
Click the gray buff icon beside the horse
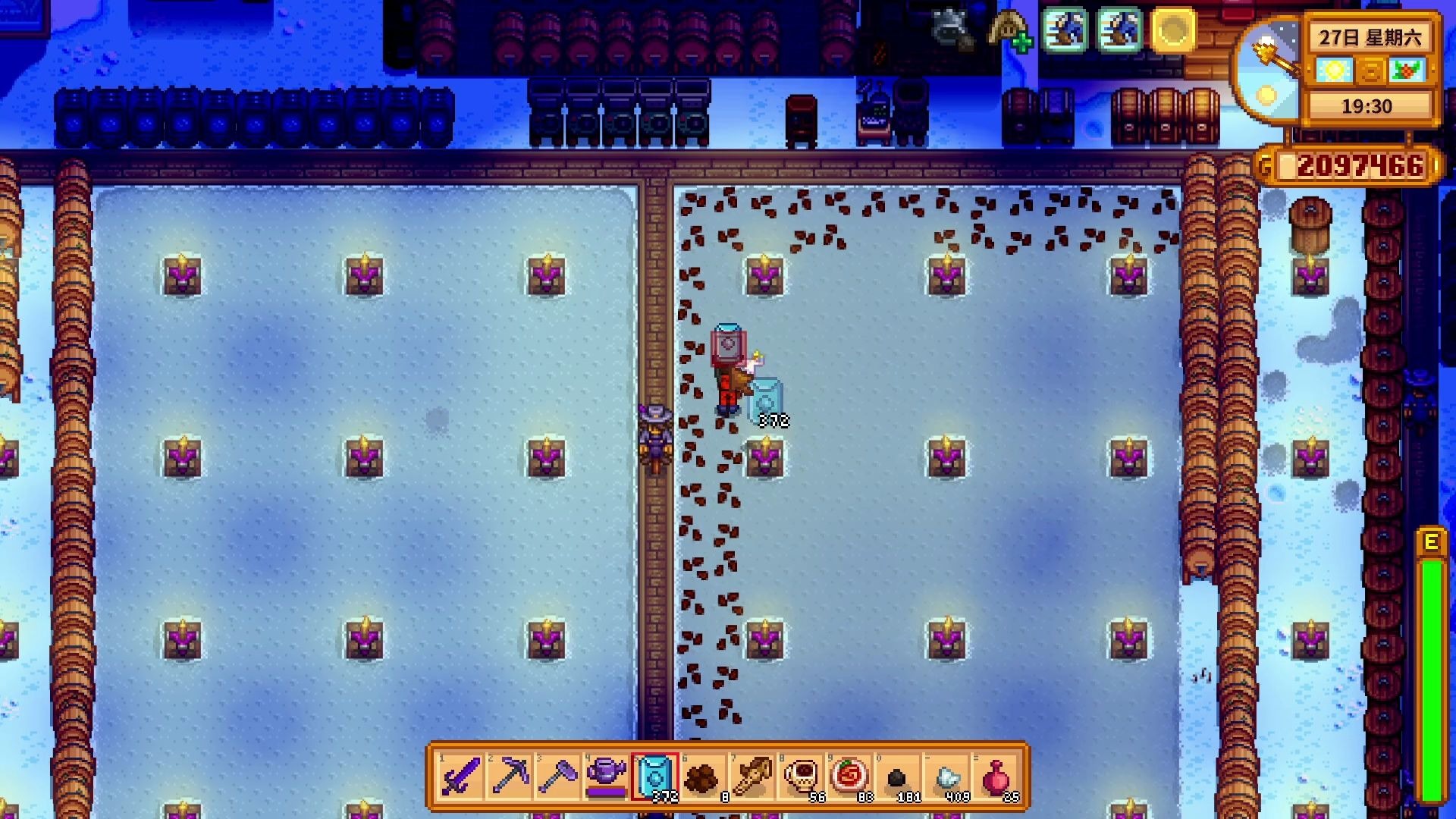(x=952, y=30)
